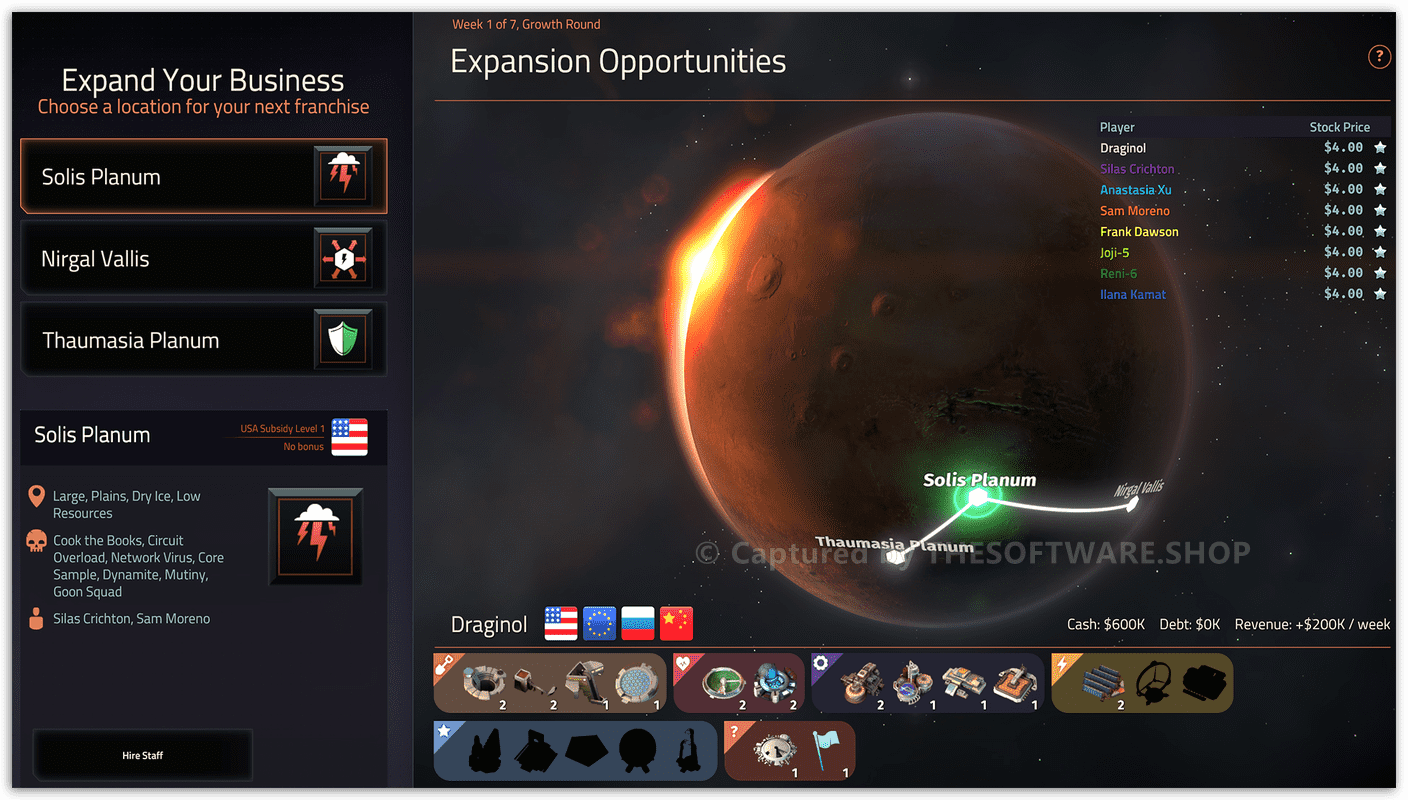Viewport: 1408px width, 800px height.
Task: Choose the Thaumasia Planum map marker
Action: click(x=895, y=555)
